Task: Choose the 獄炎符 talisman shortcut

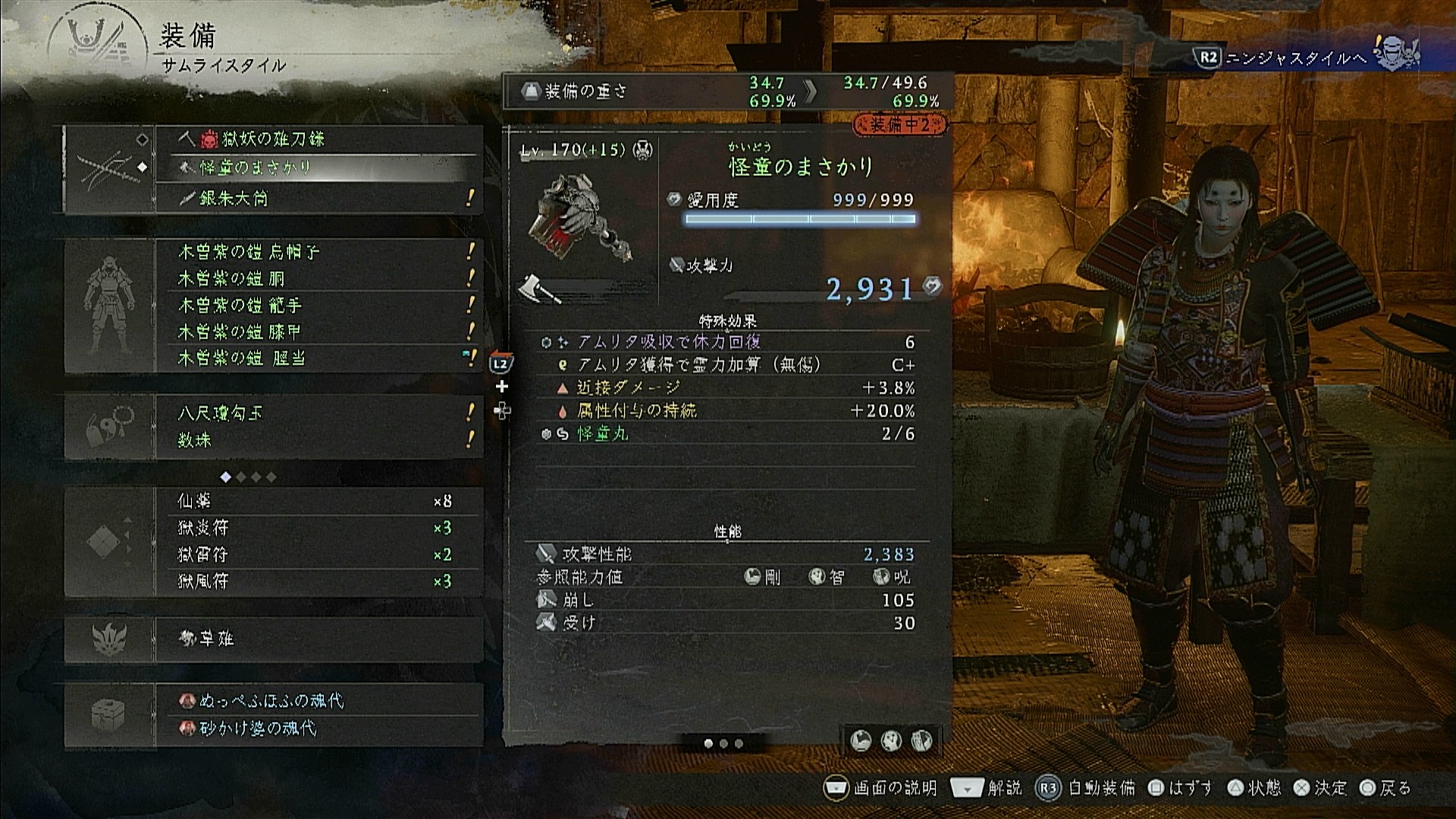Action: [x=318, y=528]
